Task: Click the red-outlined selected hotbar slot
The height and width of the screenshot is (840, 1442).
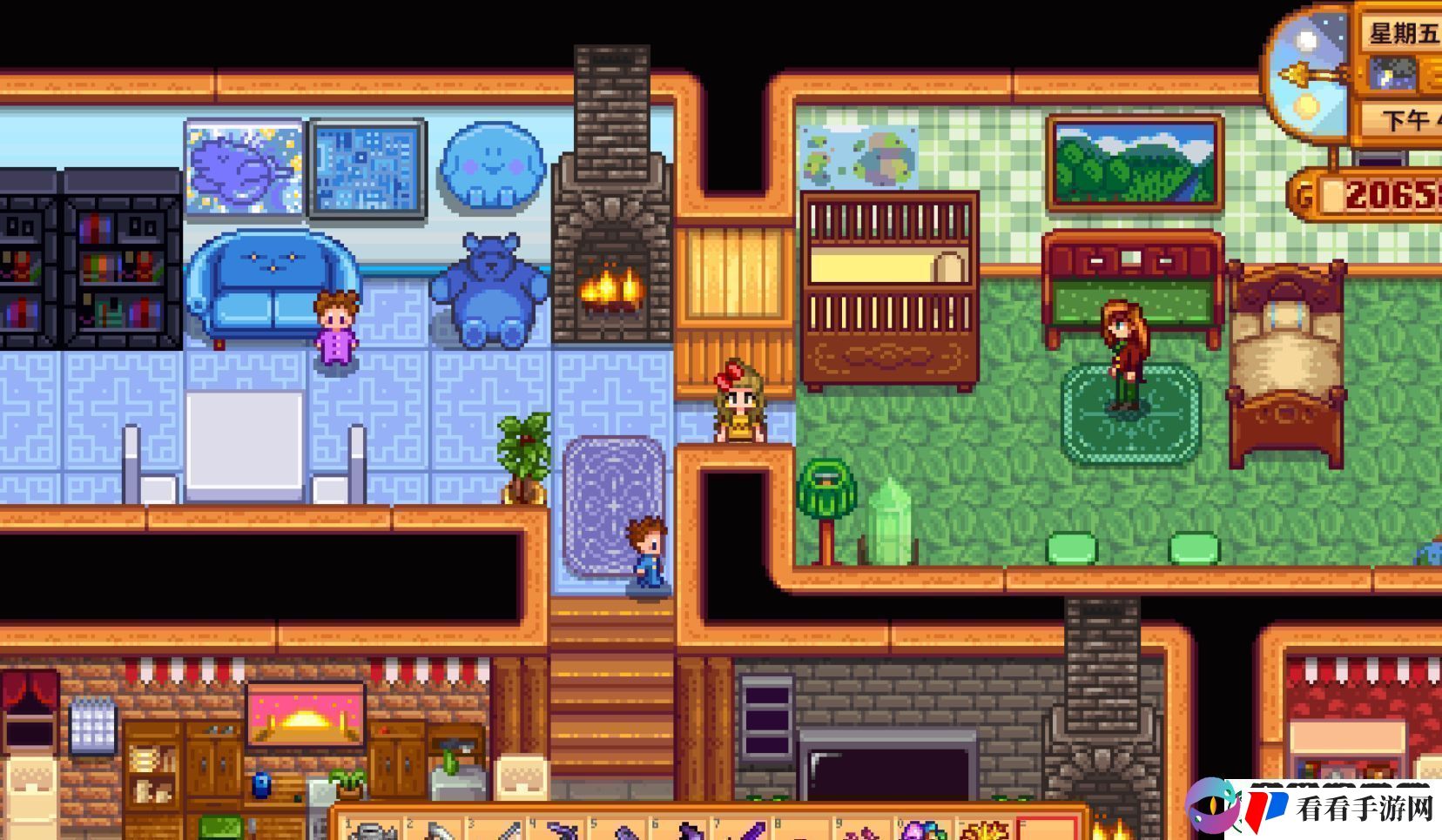Action: click(x=1048, y=830)
